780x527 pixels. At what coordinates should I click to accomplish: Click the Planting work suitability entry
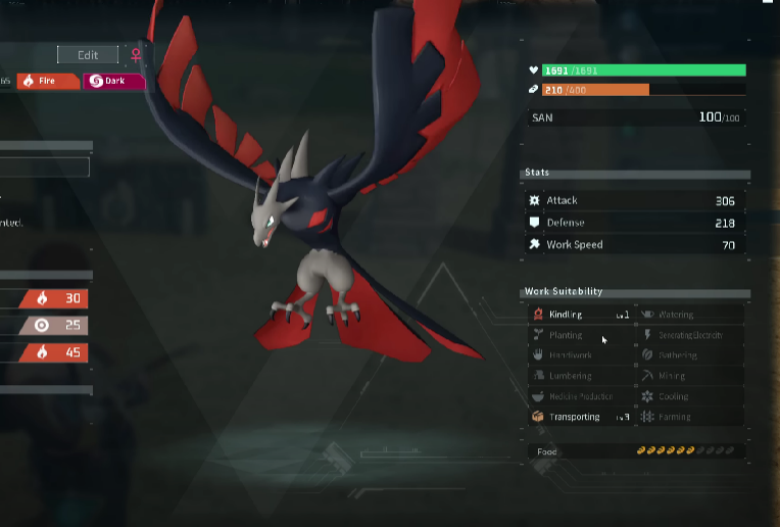click(x=581, y=336)
